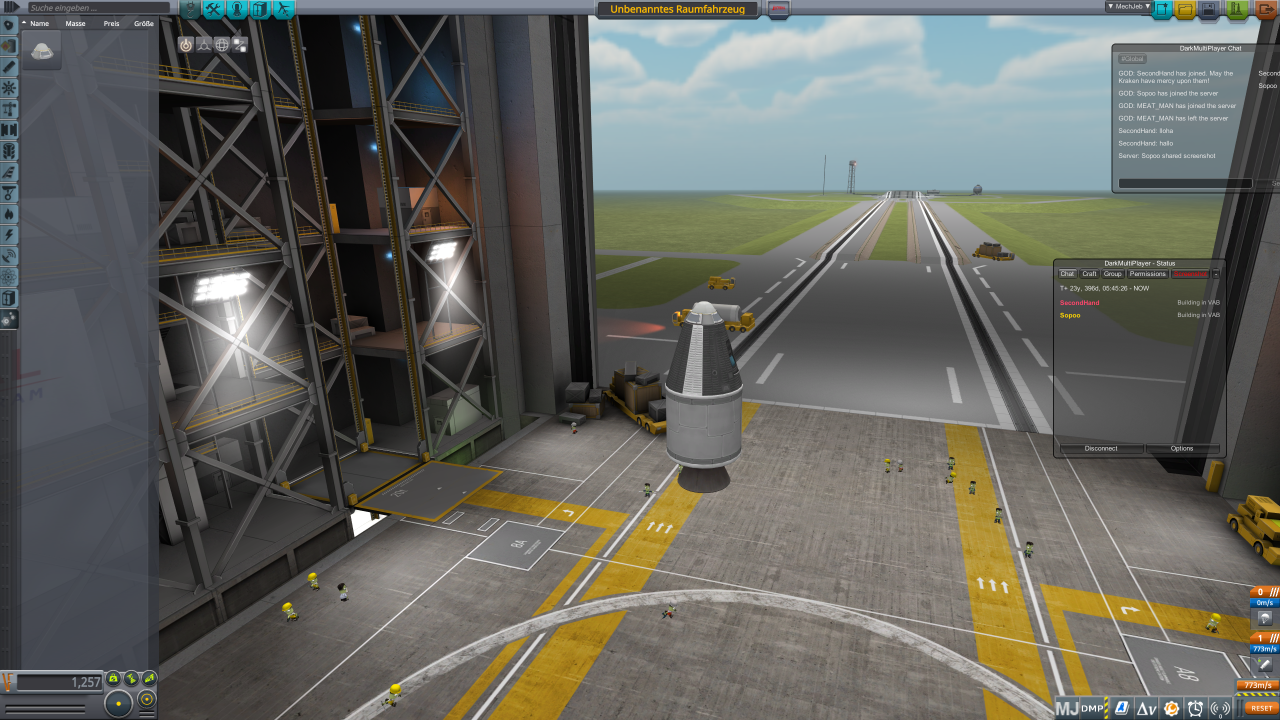Open DarkMultiPlayer Options
Viewport: 1280px width, 720px height.
(x=1182, y=449)
